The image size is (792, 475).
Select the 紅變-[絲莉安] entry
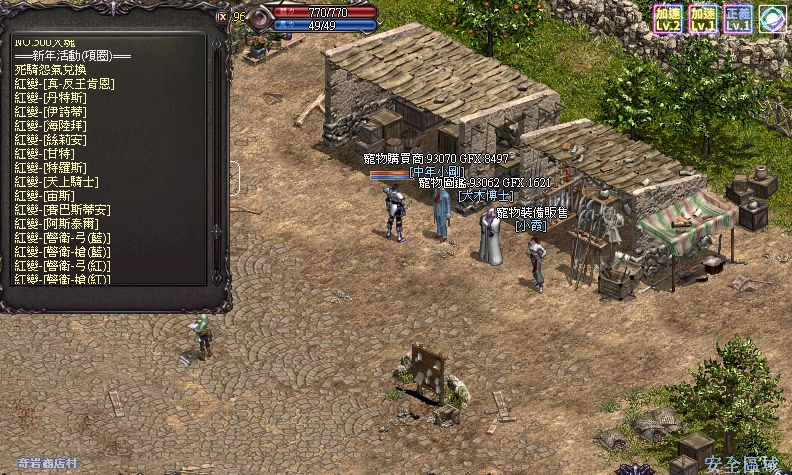pyautogui.click(x=51, y=140)
